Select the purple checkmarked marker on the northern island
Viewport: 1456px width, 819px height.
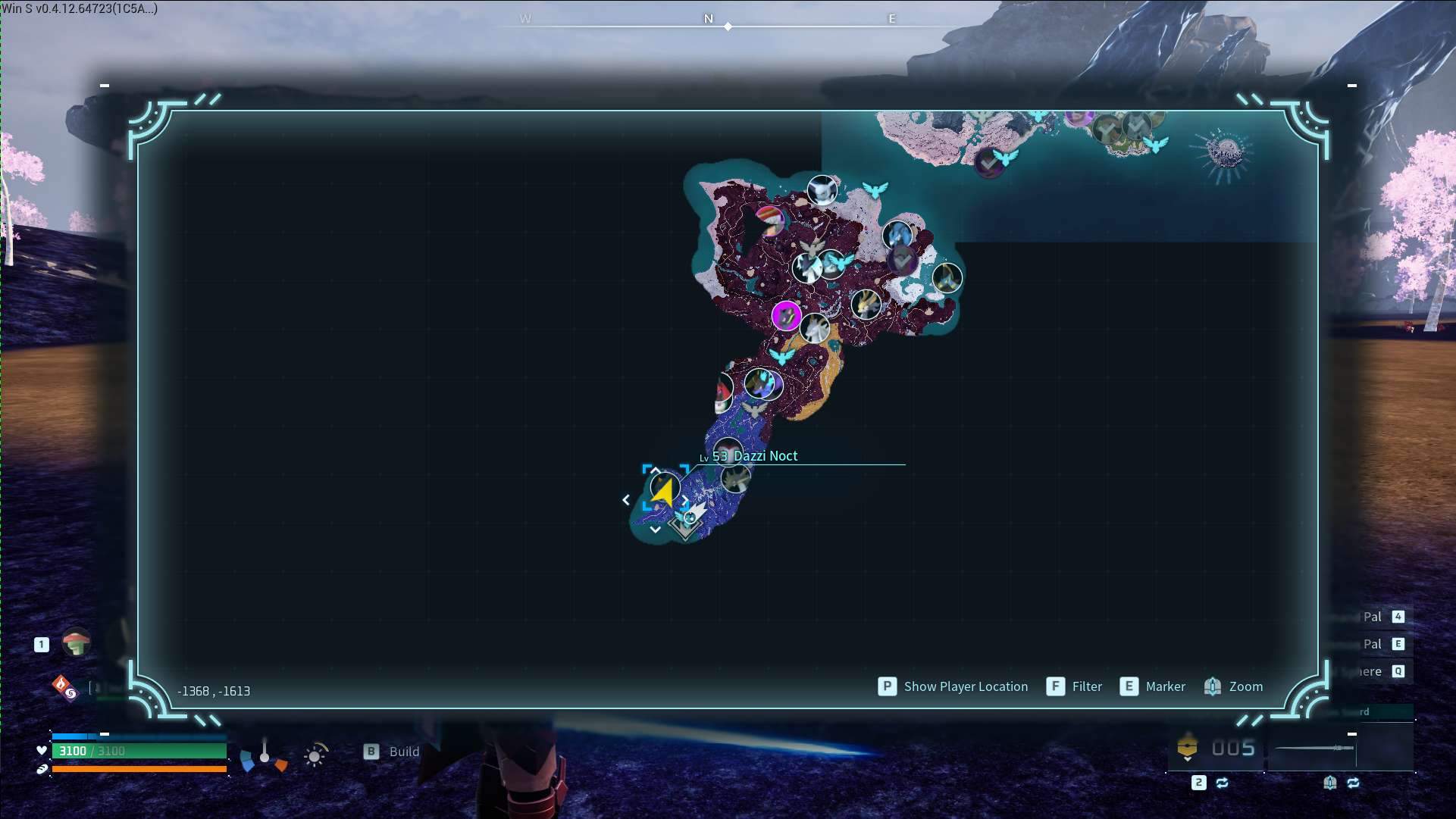[x=988, y=162]
